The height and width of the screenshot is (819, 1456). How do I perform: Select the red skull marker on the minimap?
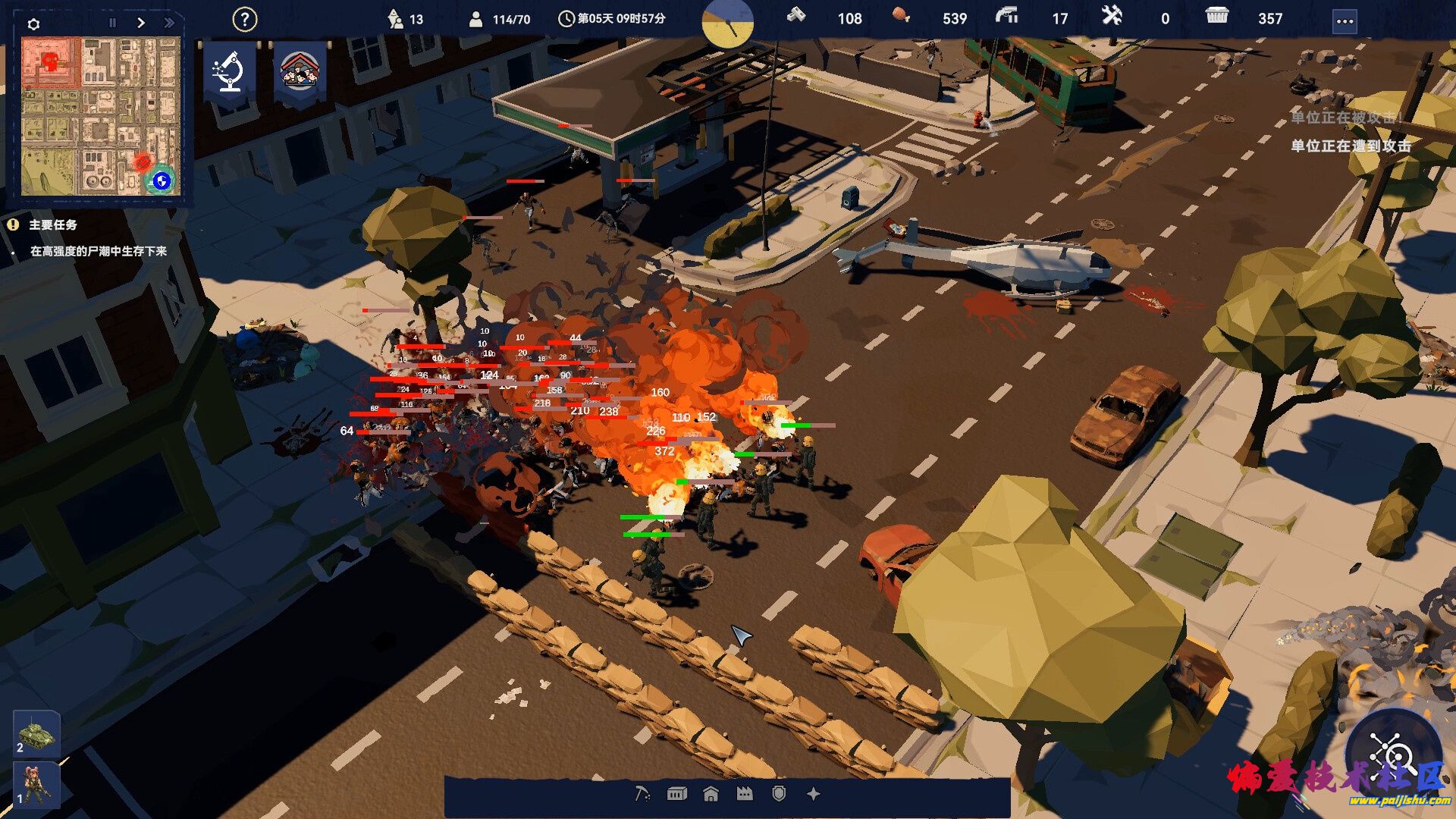tap(51, 61)
